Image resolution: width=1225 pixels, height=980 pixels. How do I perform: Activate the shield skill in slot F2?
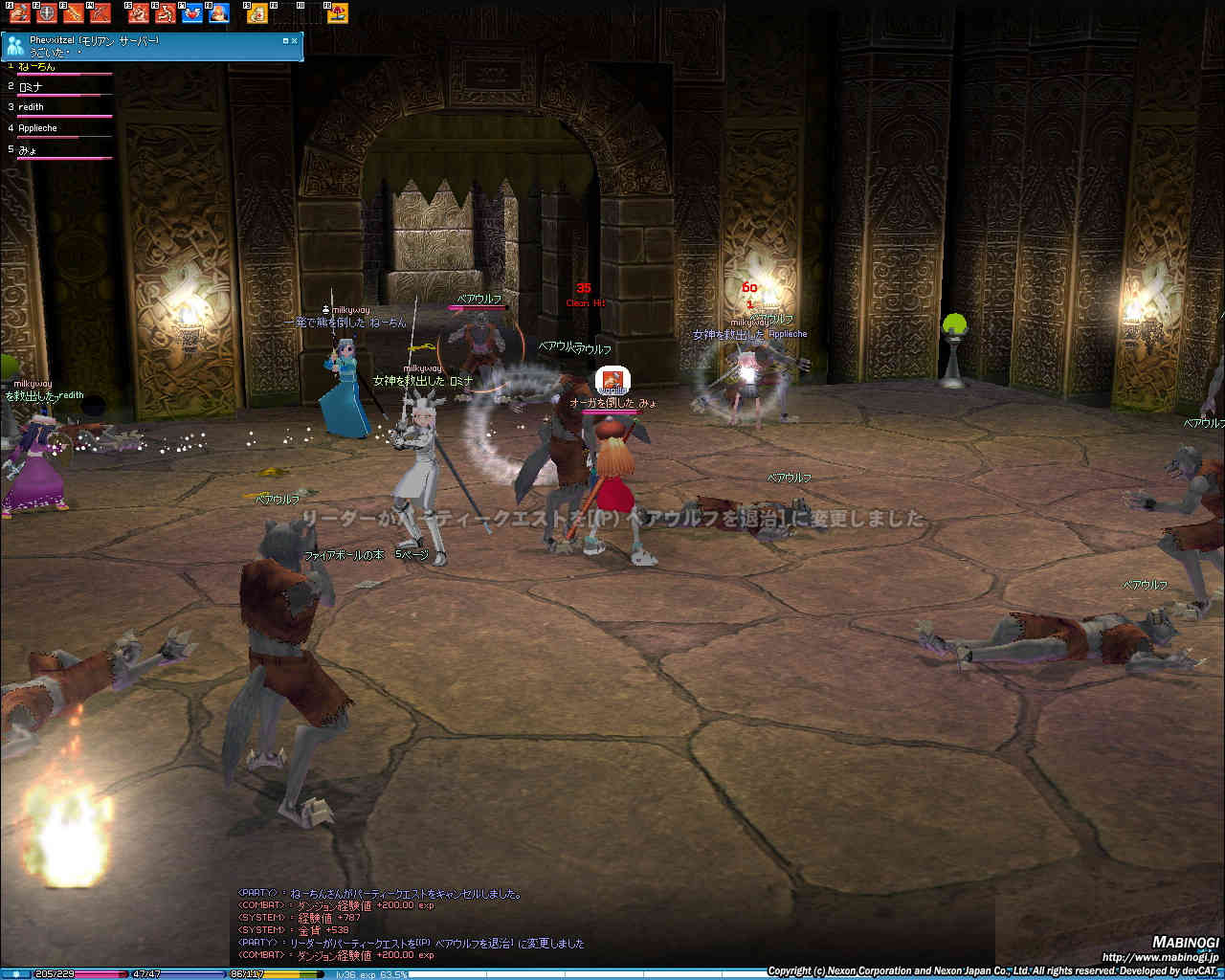[46, 13]
